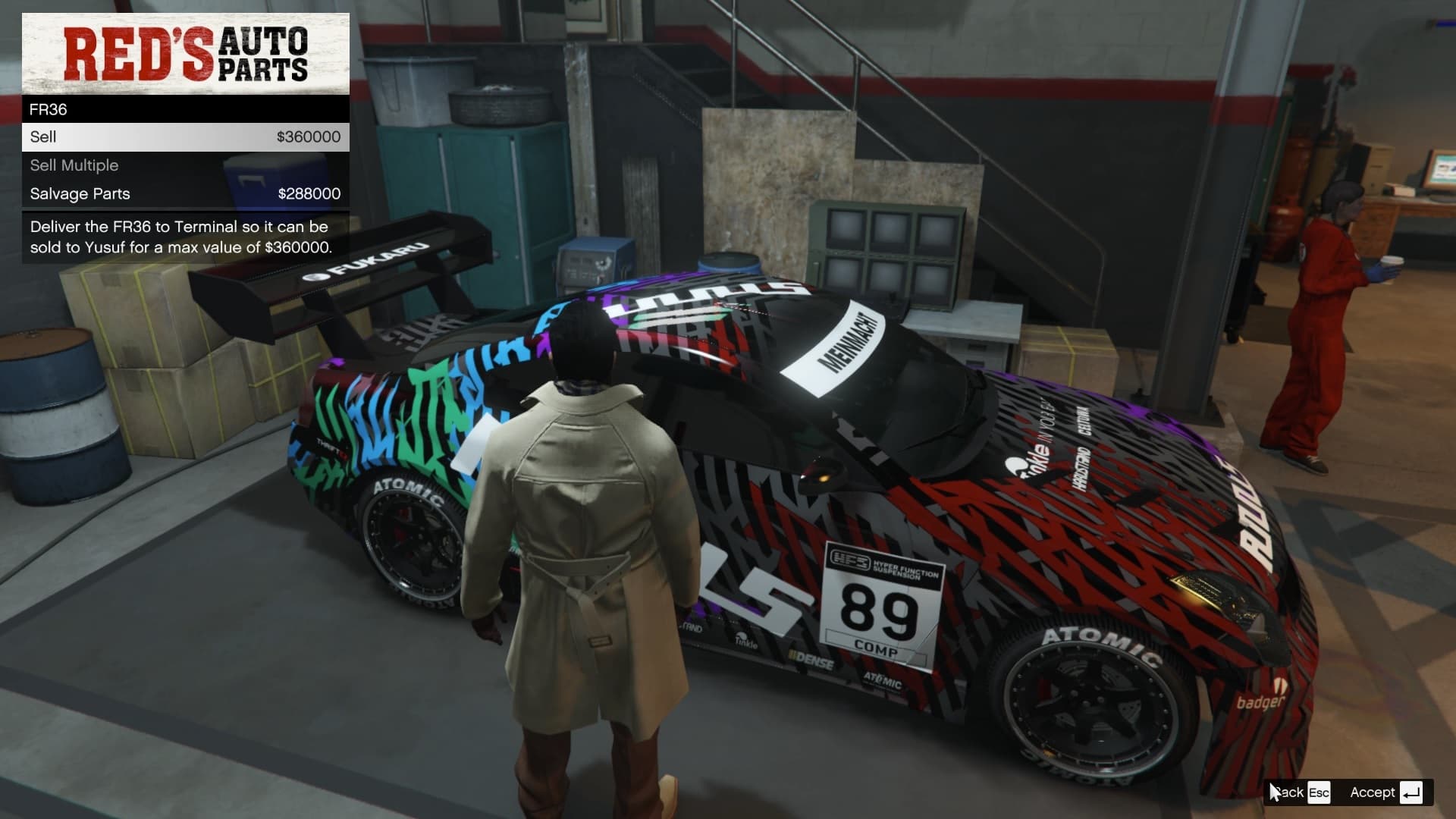Viewport: 1456px width, 819px height.
Task: Click the Accept prompt button
Action: pyautogui.click(x=1385, y=792)
